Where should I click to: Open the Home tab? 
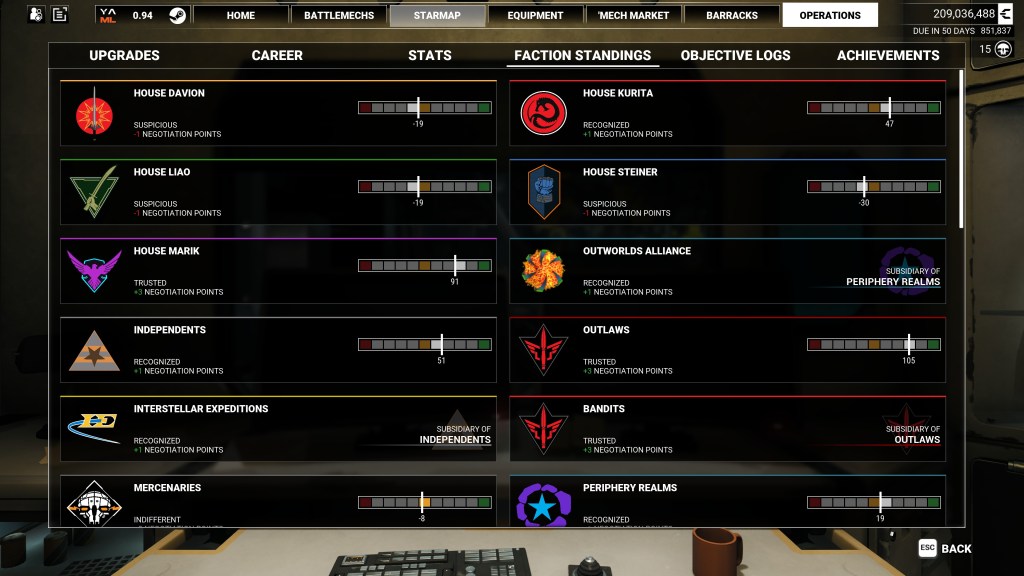tap(240, 15)
